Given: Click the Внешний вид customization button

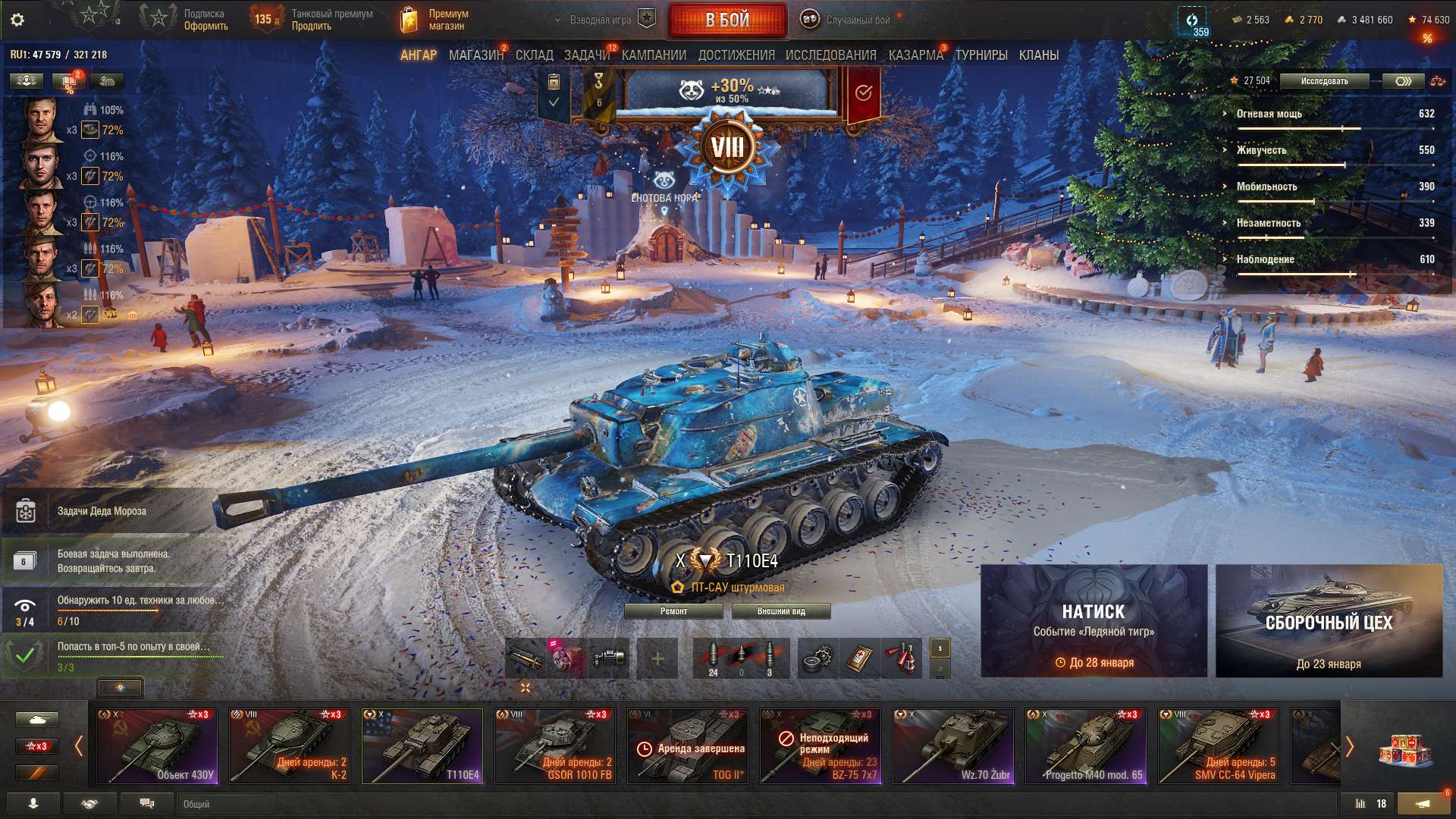Looking at the screenshot, I should [x=781, y=610].
